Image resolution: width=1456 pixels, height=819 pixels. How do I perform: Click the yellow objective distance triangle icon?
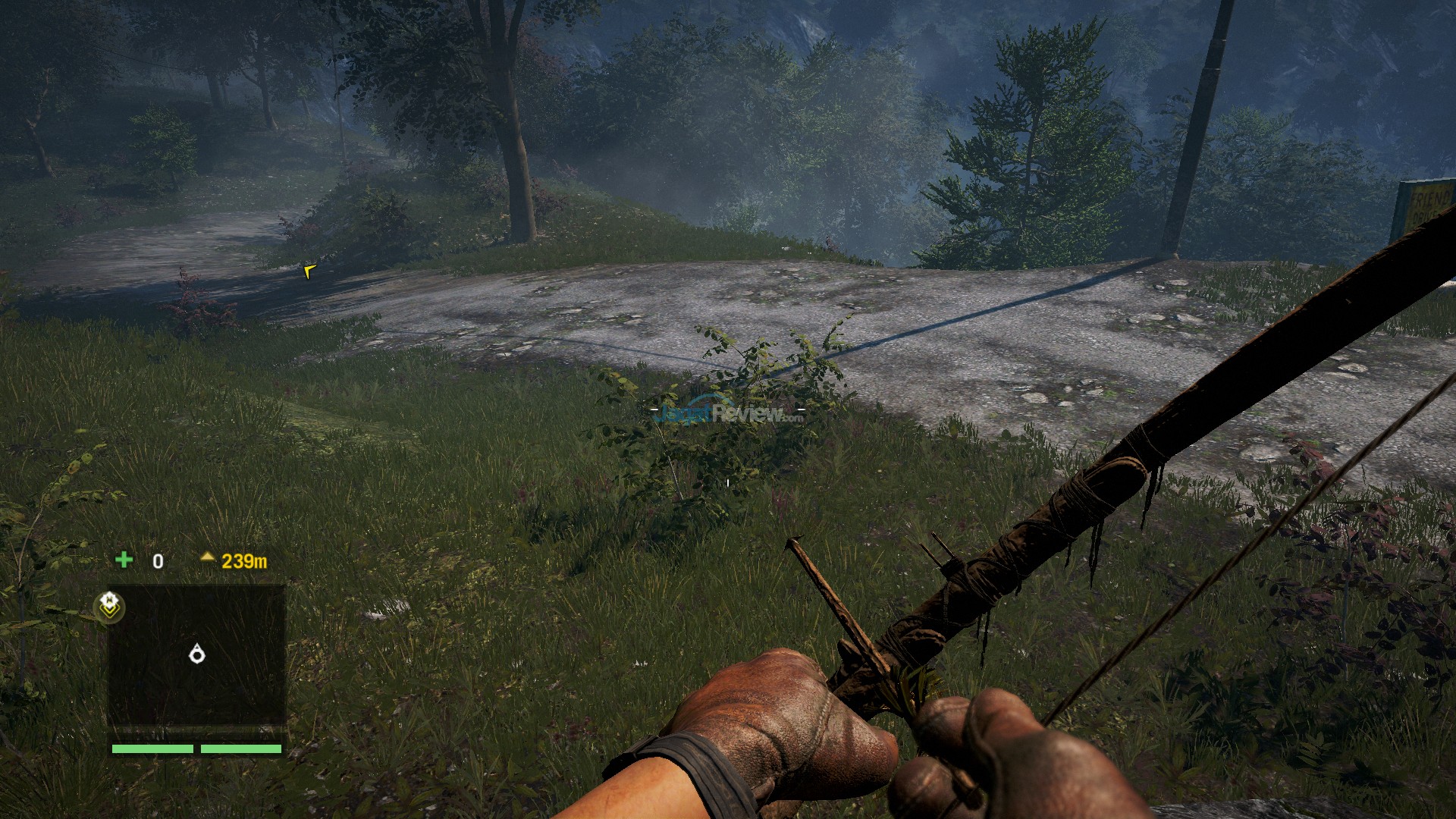point(207,557)
